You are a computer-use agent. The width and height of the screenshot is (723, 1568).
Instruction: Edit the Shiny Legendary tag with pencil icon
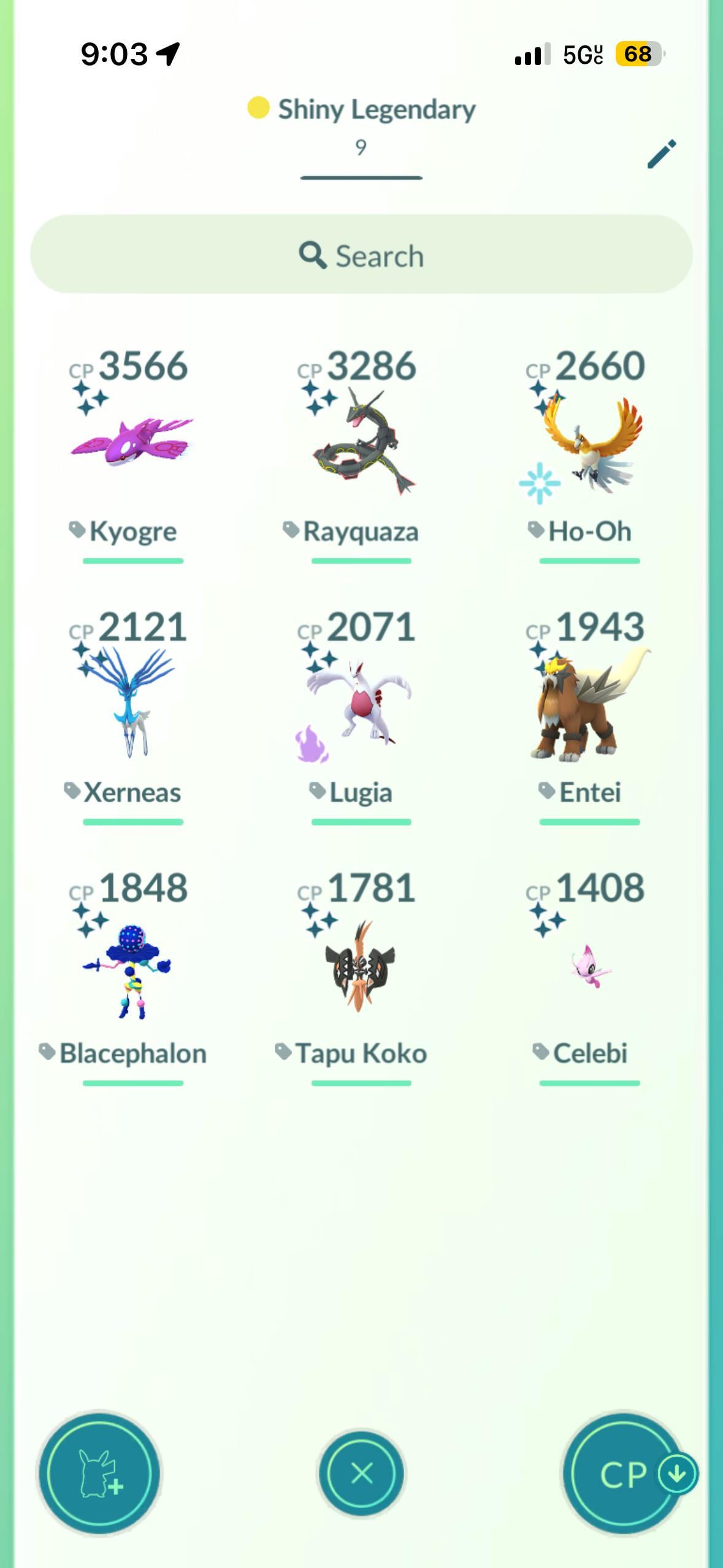(x=662, y=153)
